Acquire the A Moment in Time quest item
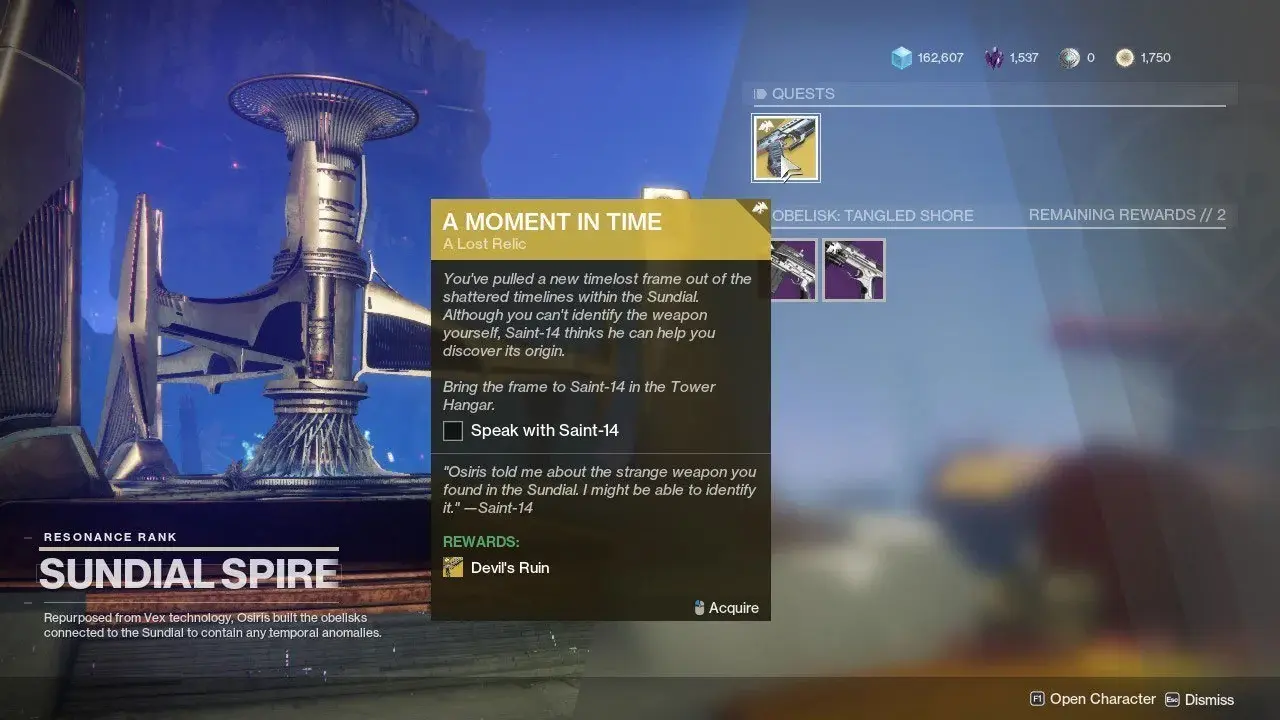The image size is (1280, 720). tap(786, 148)
